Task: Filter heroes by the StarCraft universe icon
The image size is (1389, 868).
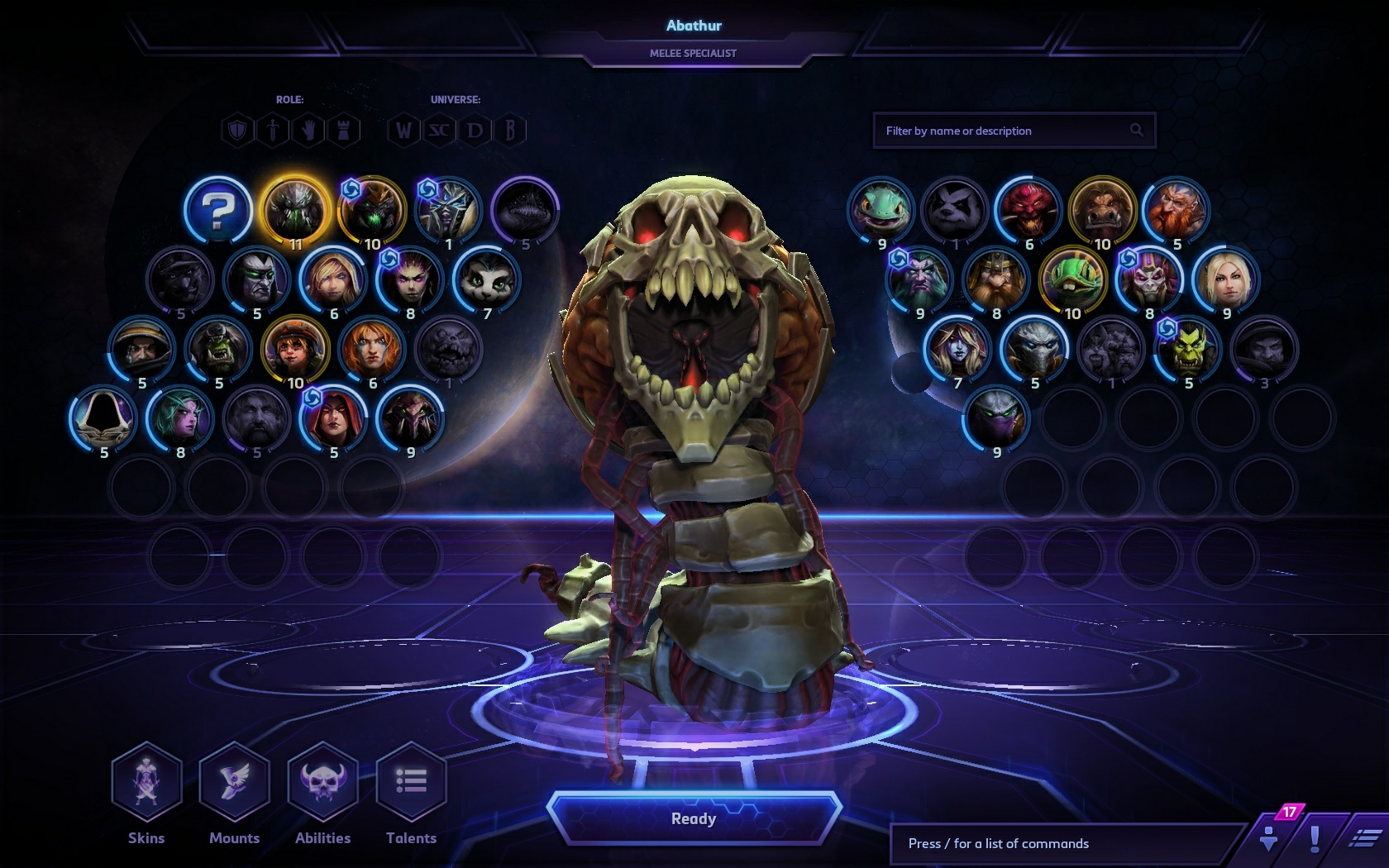Action: tap(438, 130)
